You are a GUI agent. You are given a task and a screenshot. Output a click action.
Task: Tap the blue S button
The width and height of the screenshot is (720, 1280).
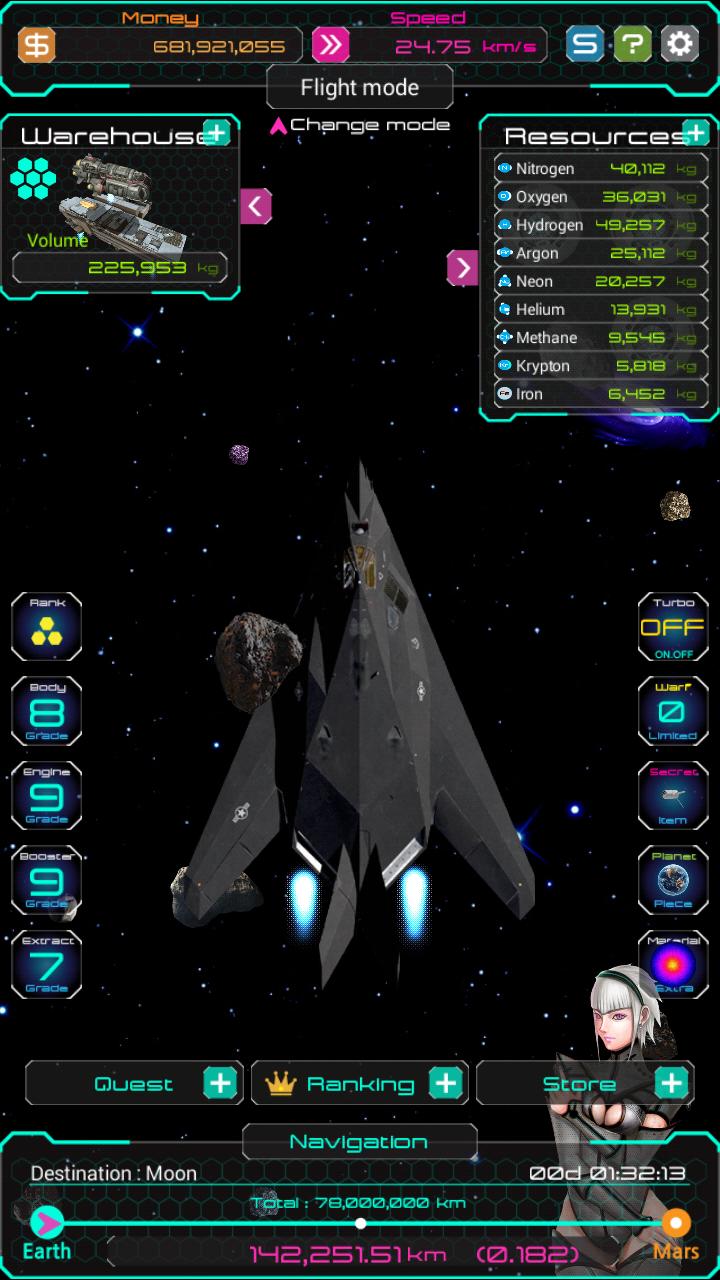[x=585, y=44]
